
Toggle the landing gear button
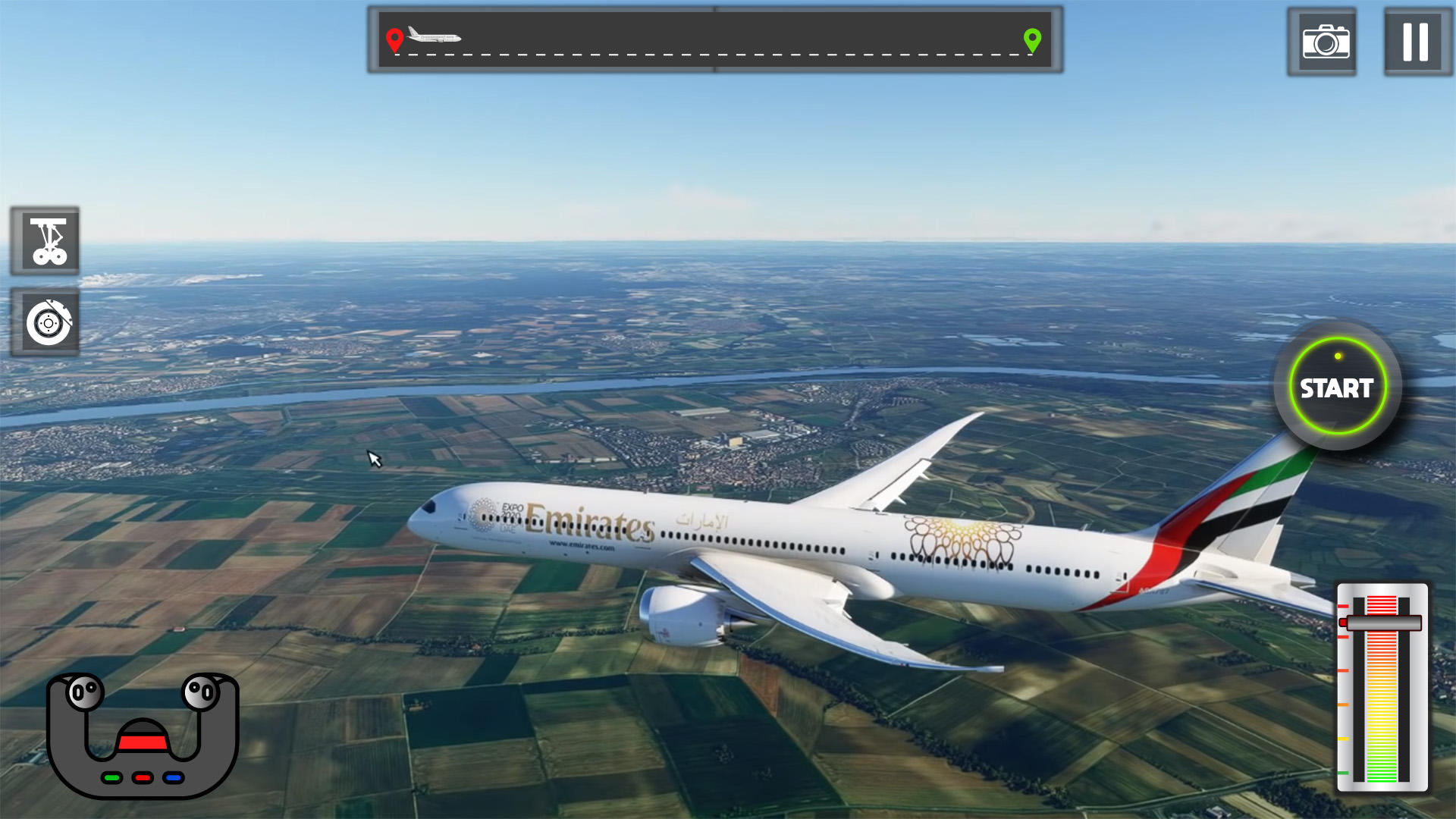tap(46, 241)
